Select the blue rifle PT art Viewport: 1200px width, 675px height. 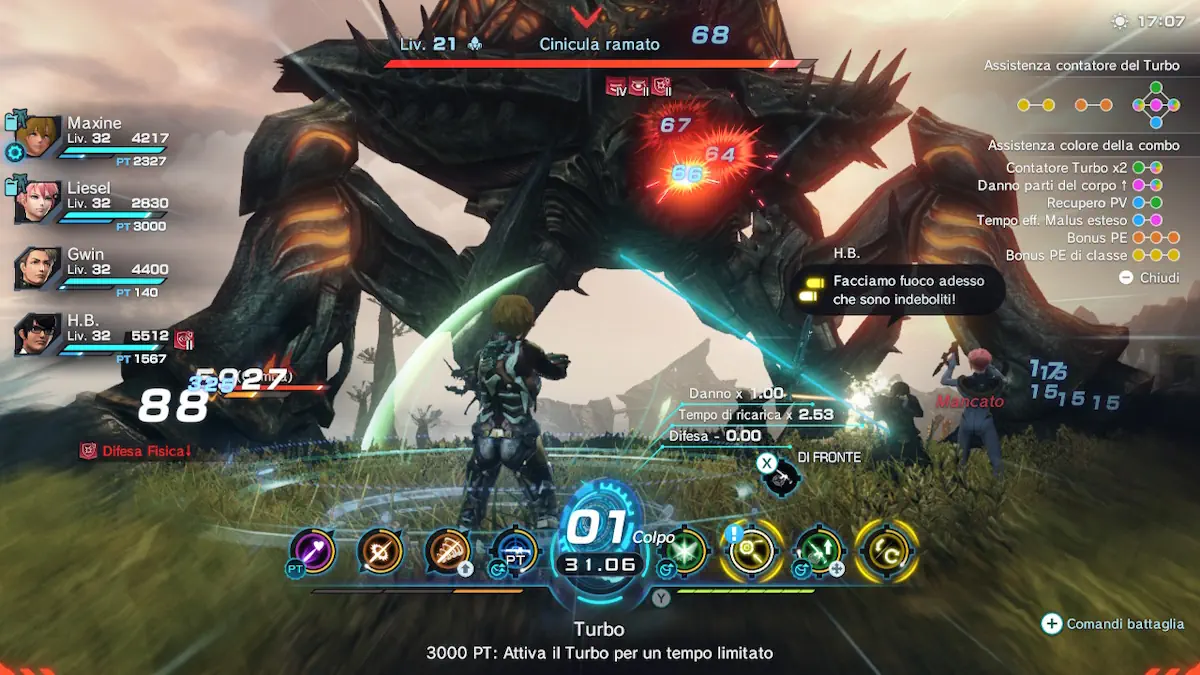click(x=514, y=551)
